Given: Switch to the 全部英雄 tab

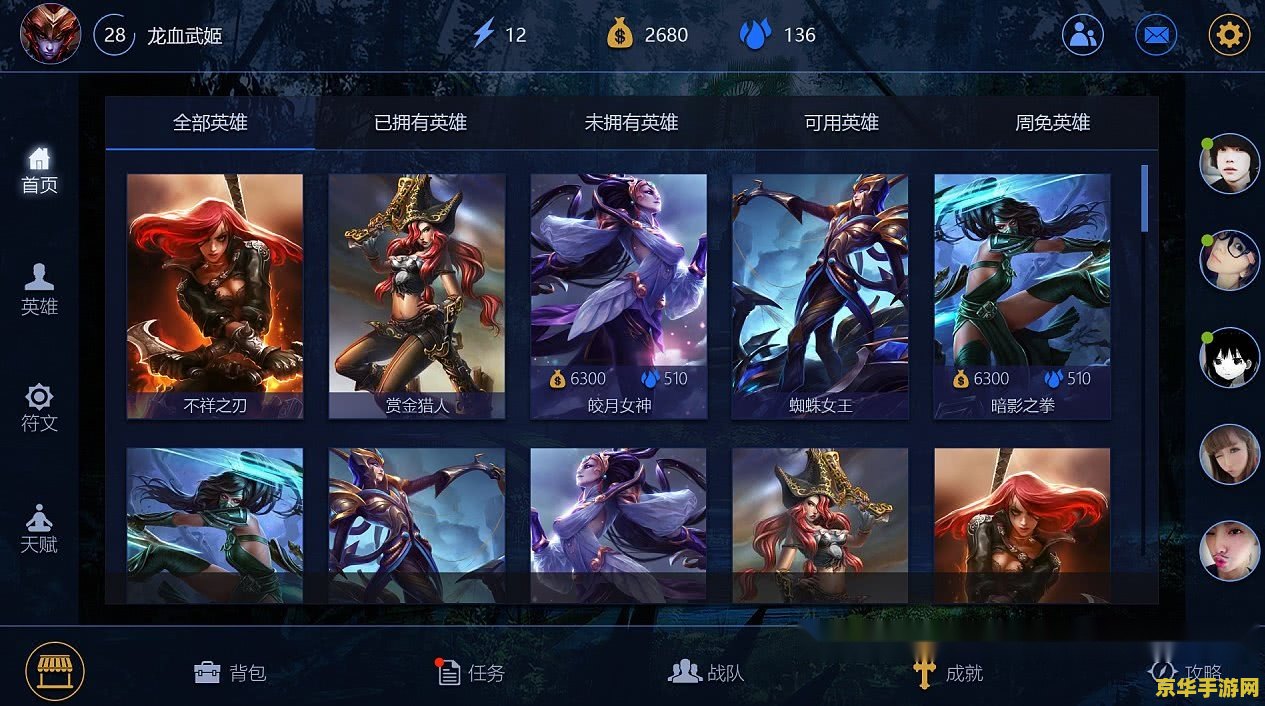Looking at the screenshot, I should point(210,123).
